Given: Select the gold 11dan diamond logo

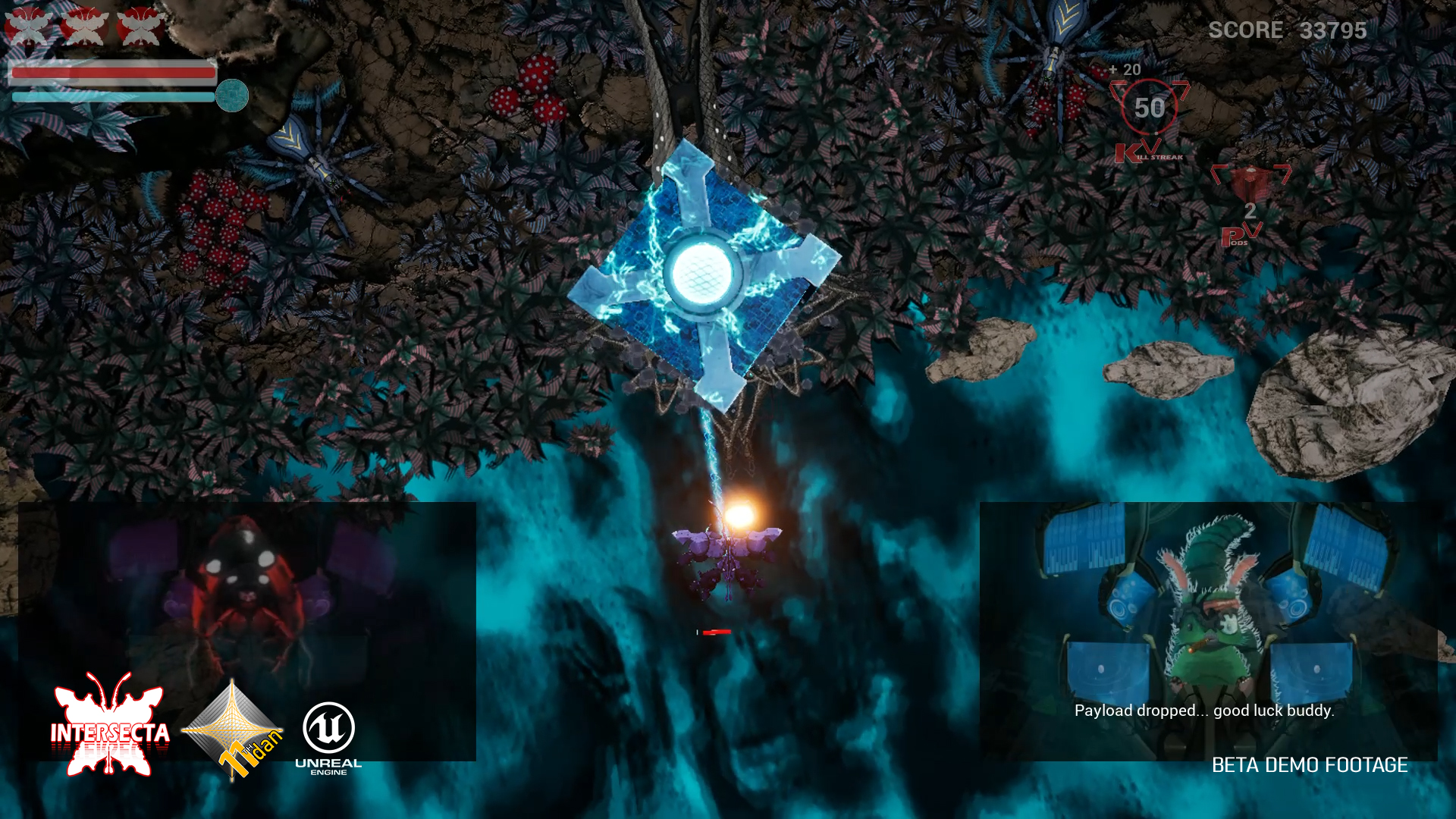Looking at the screenshot, I should pos(234,730).
